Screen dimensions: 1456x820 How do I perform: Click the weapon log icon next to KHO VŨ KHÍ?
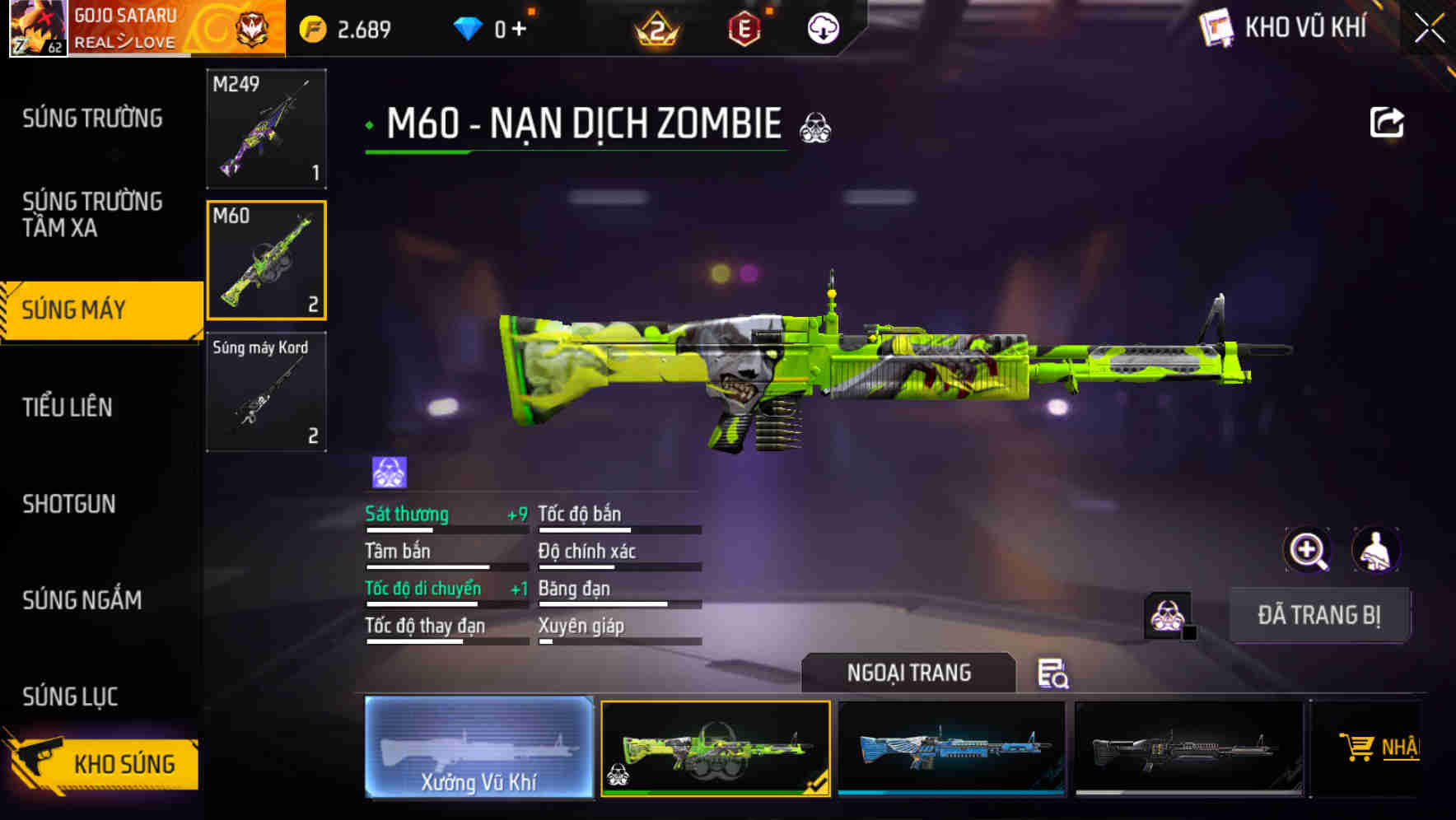1215,27
